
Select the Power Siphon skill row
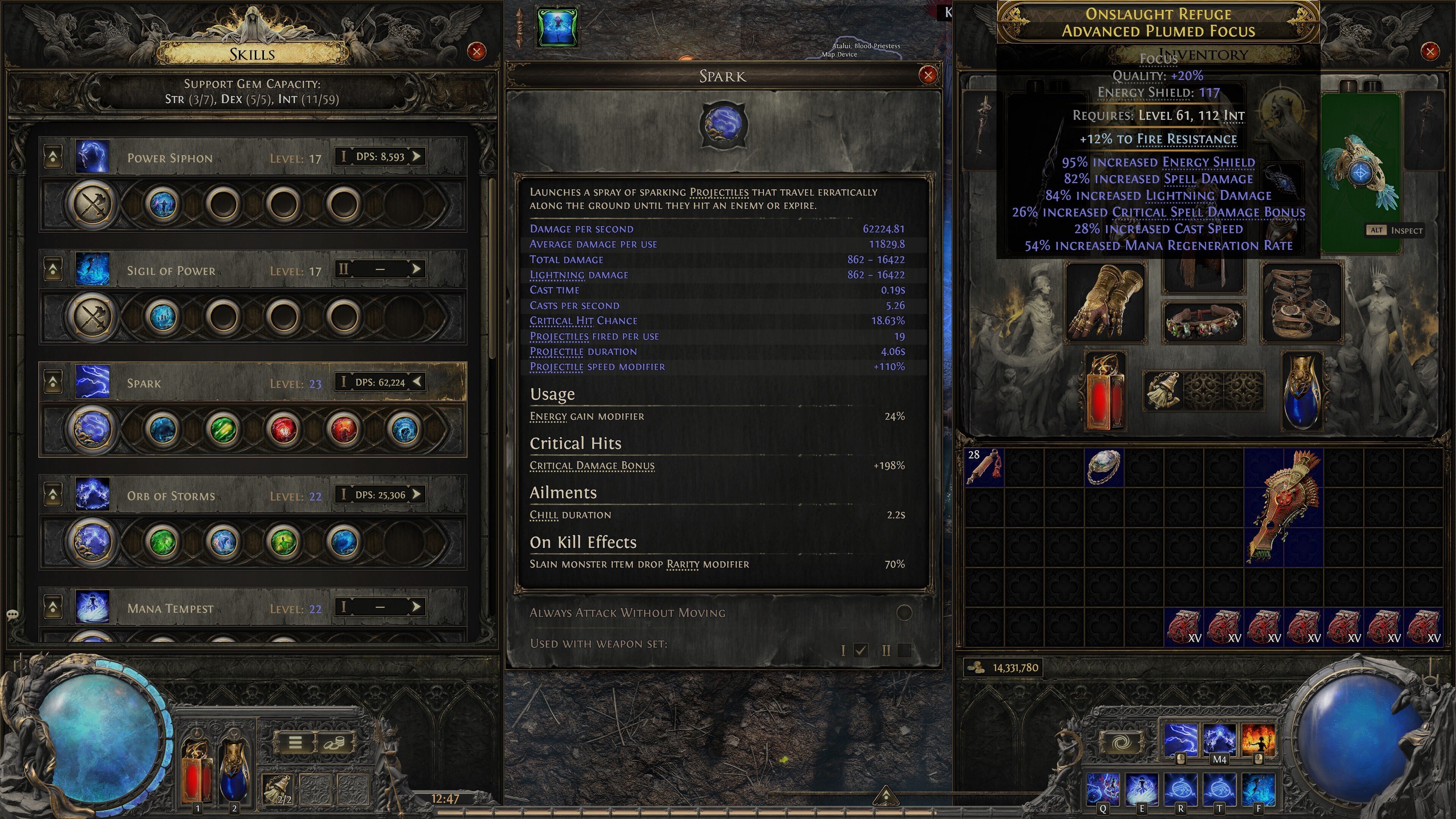(x=169, y=158)
